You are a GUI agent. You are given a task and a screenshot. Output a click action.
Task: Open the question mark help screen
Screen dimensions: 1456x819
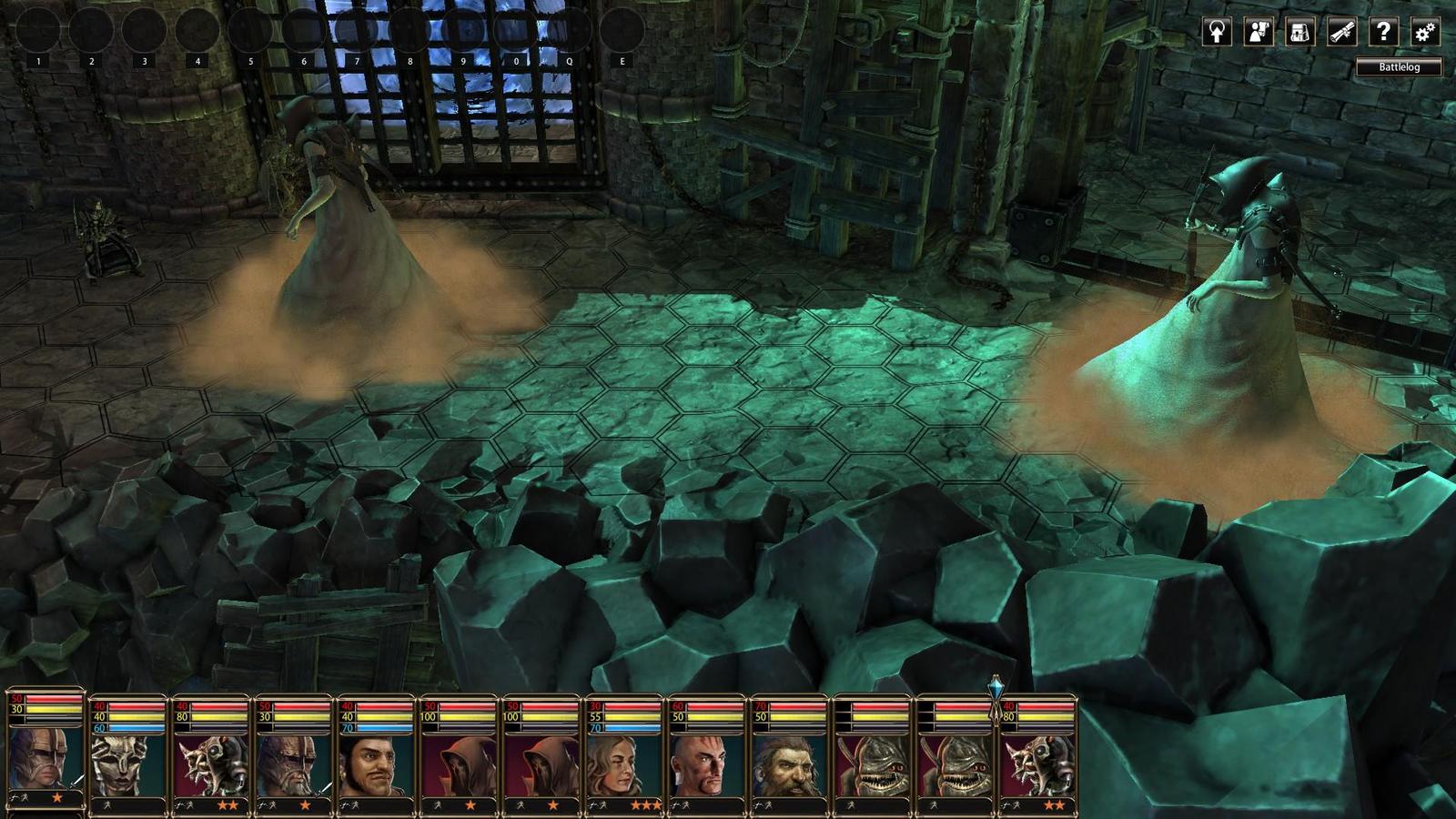(x=1383, y=32)
